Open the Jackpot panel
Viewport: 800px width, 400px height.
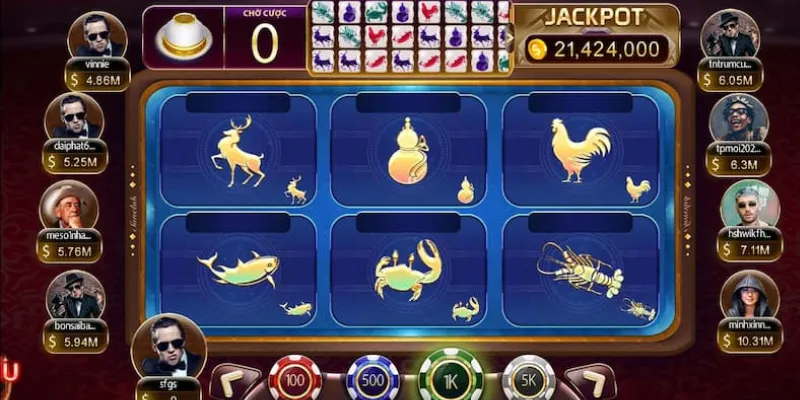coord(597,37)
